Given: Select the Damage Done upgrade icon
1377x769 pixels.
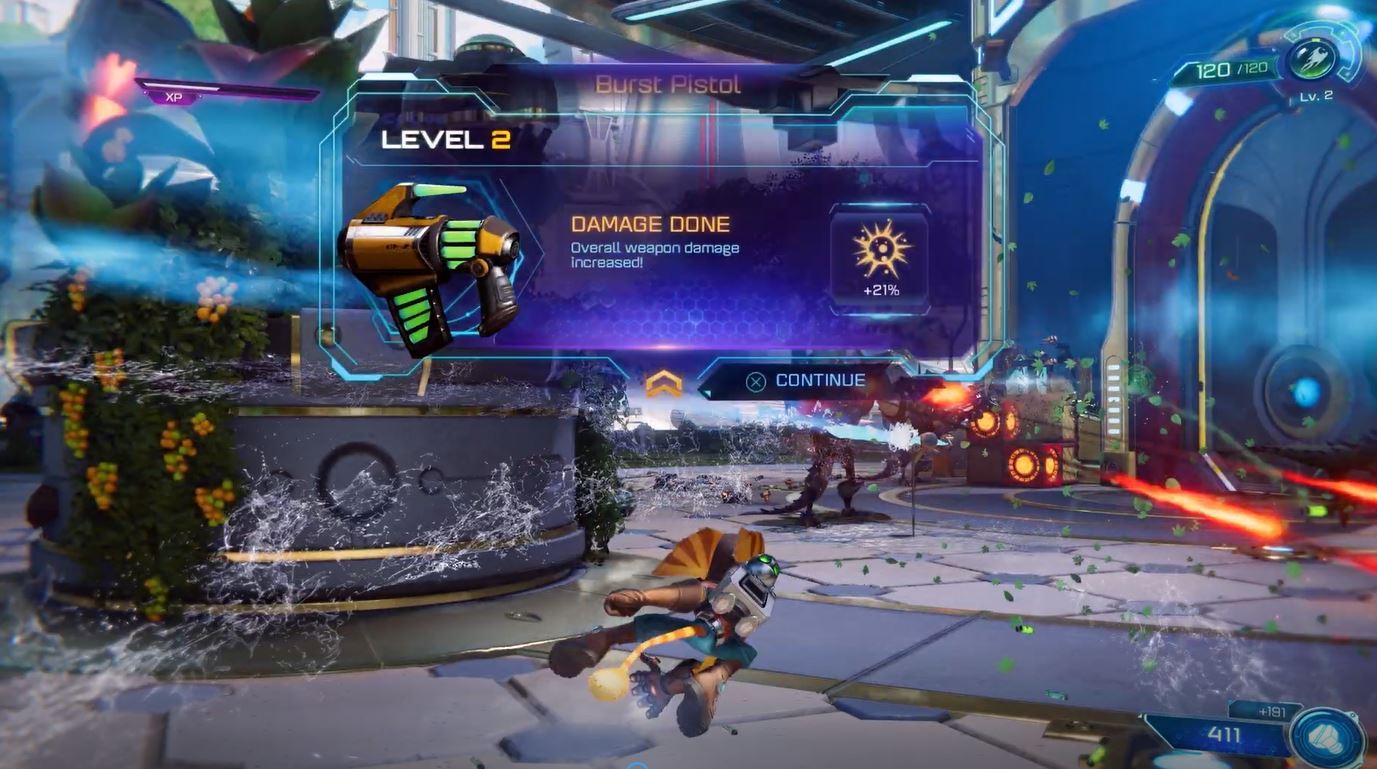Looking at the screenshot, I should tap(879, 250).
